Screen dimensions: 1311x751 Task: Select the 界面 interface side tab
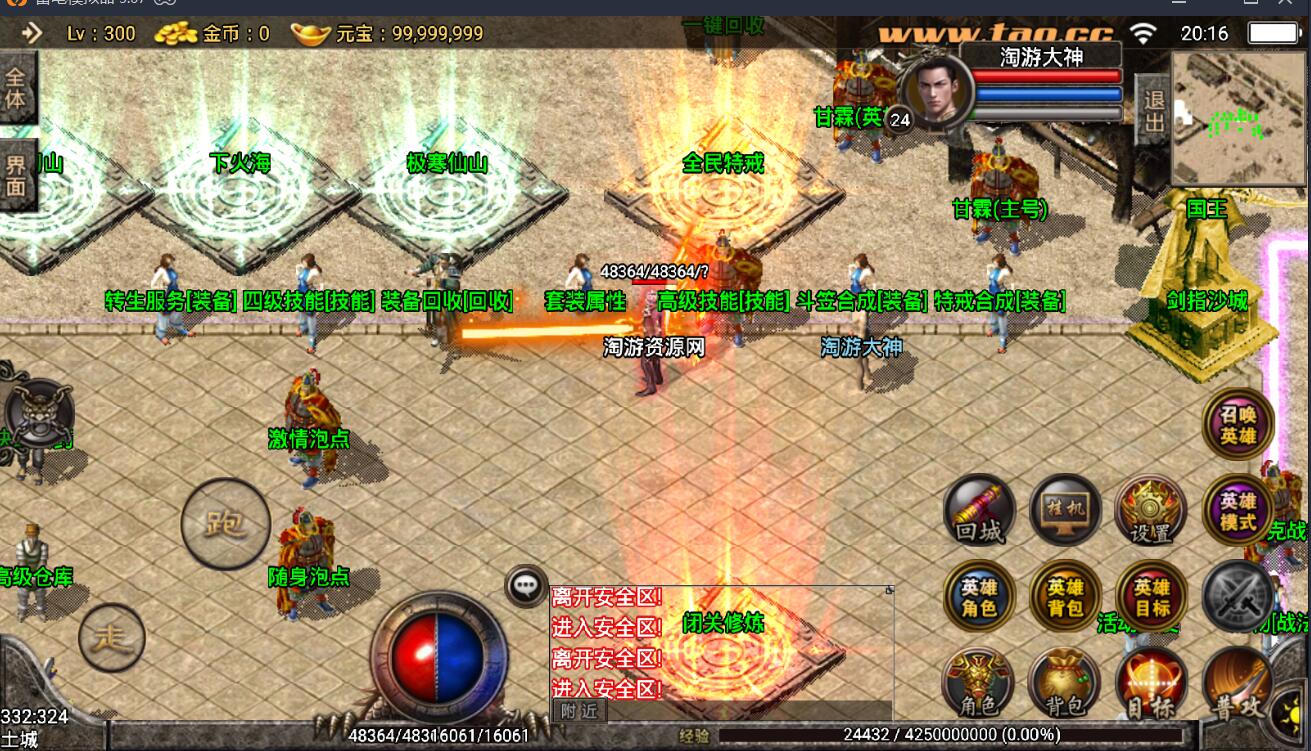(x=16, y=176)
